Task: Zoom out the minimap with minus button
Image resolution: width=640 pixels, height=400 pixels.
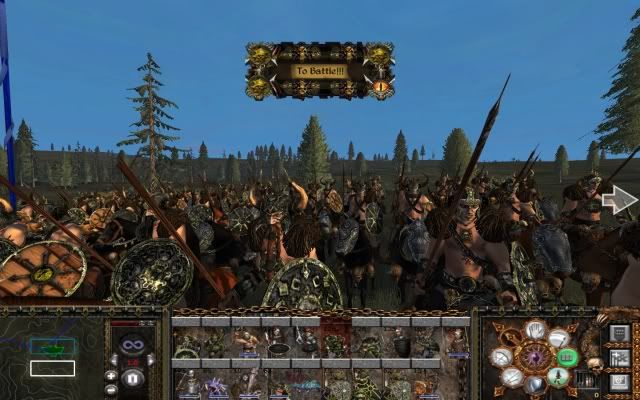Action: click(112, 389)
